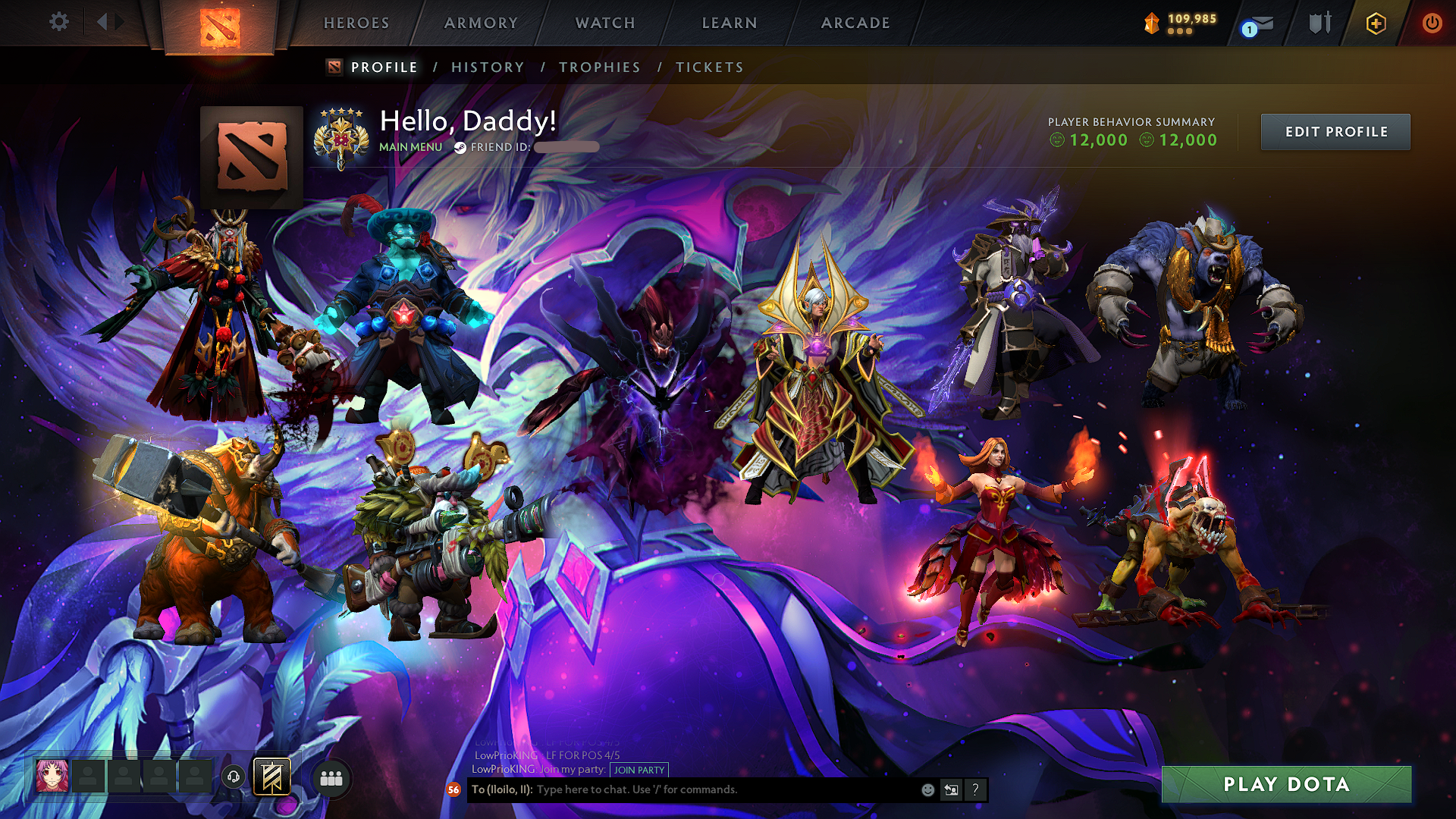Open the battle pass banner icon above chat
1456x819 pixels.
pos(272,776)
